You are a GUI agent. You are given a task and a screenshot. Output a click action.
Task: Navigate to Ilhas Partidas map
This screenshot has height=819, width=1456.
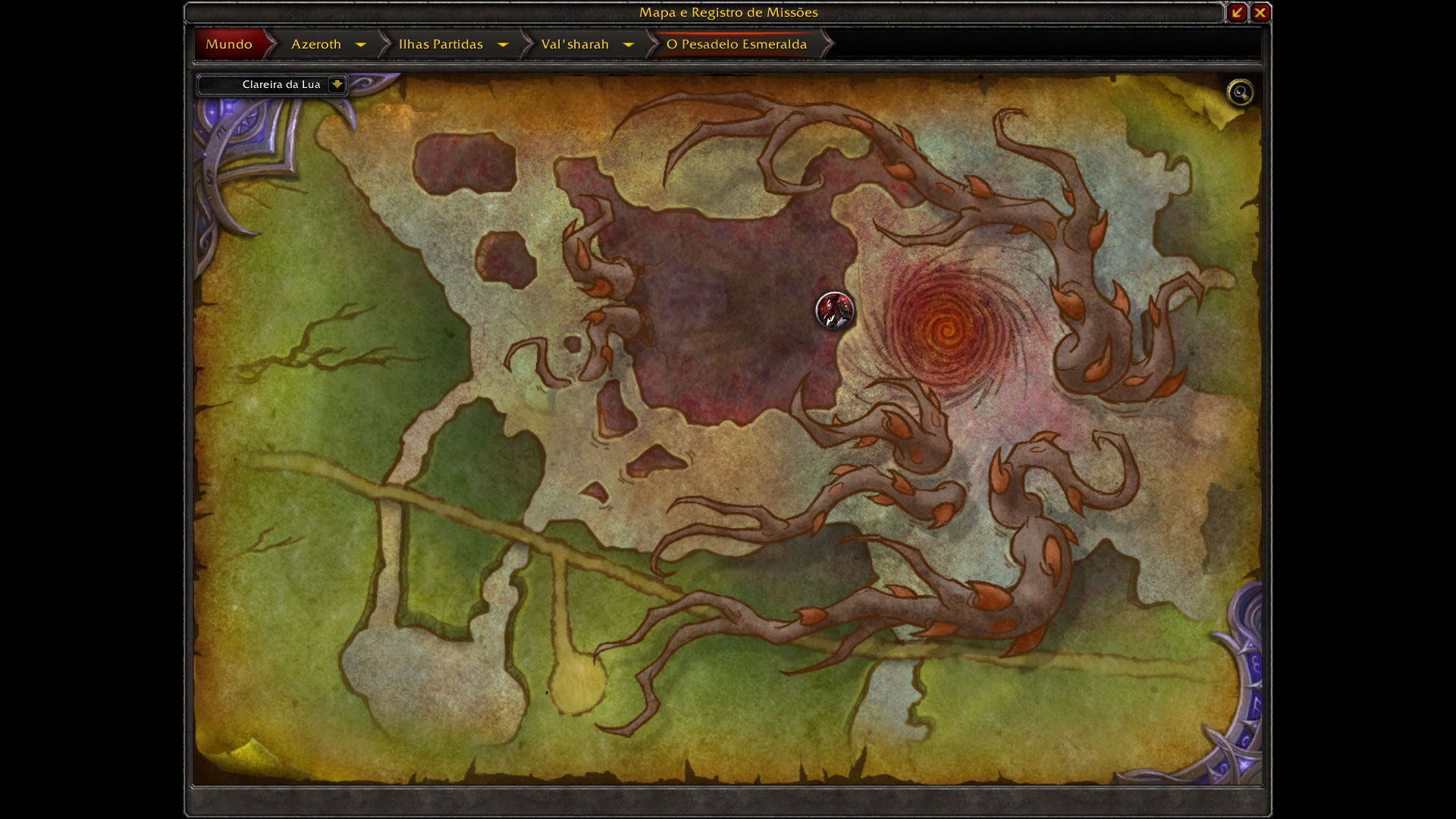441,44
